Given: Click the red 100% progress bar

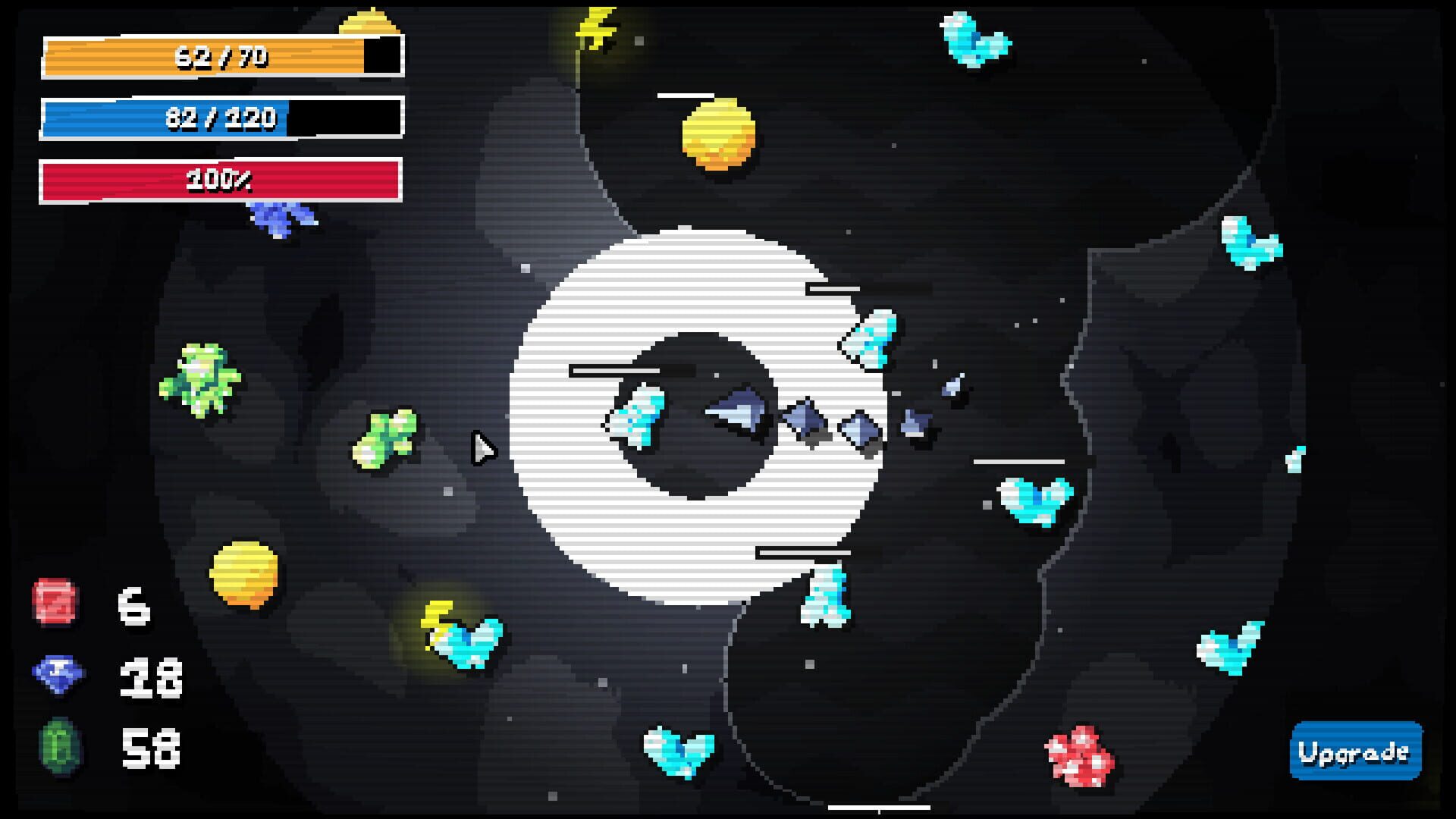Looking at the screenshot, I should [220, 180].
